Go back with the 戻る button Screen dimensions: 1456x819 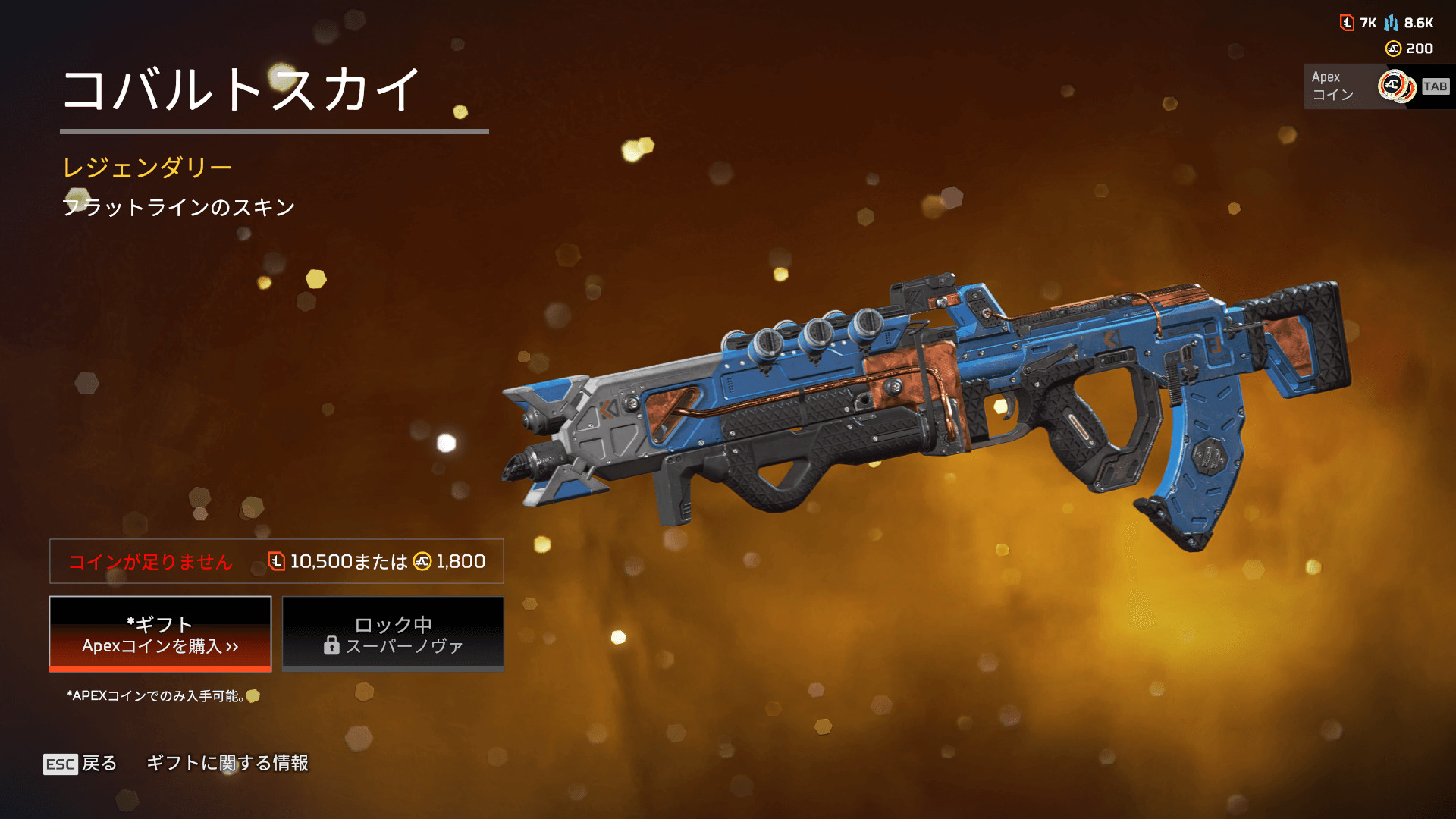(x=80, y=764)
